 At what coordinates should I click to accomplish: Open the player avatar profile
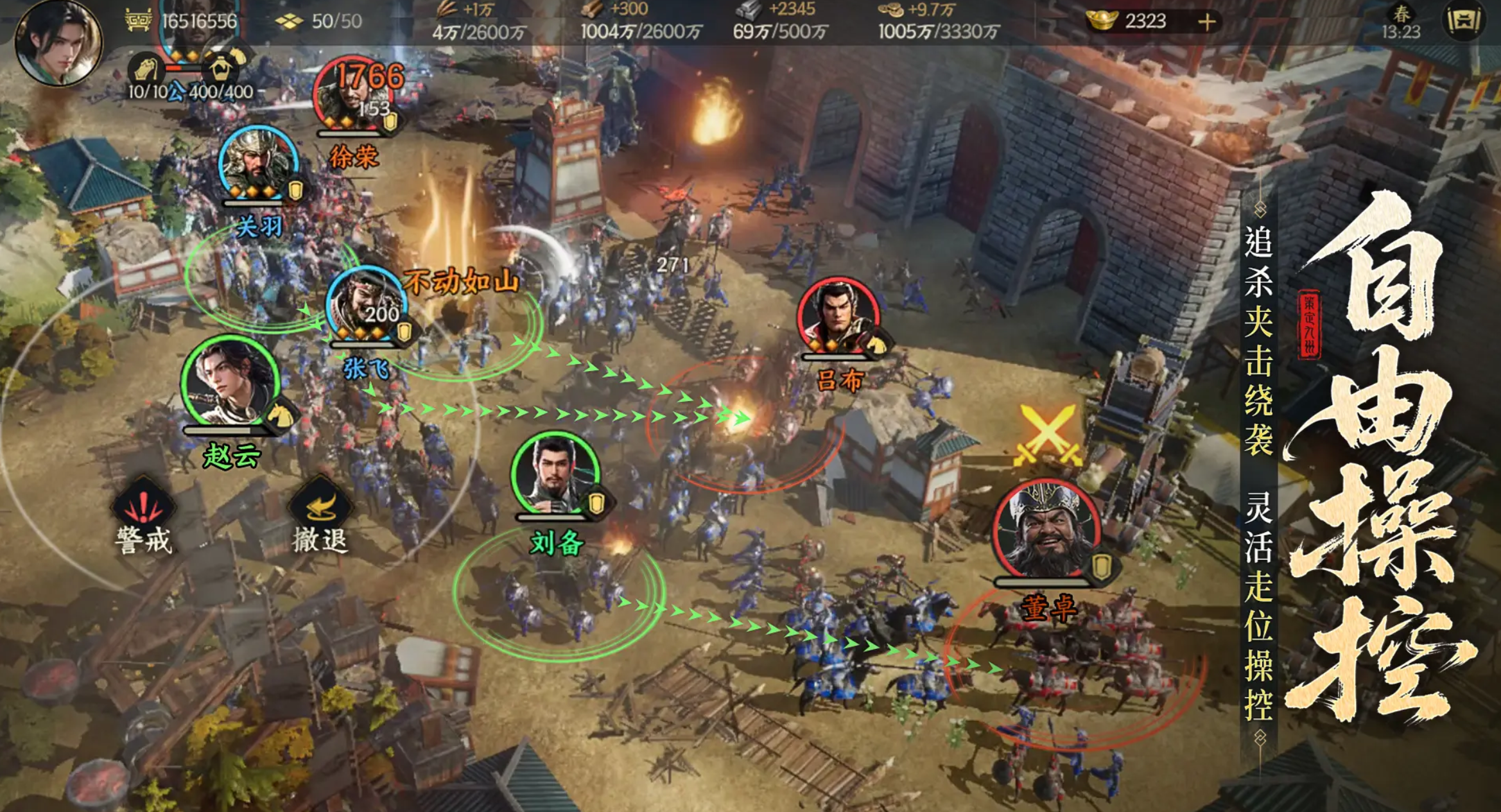[x=58, y=41]
